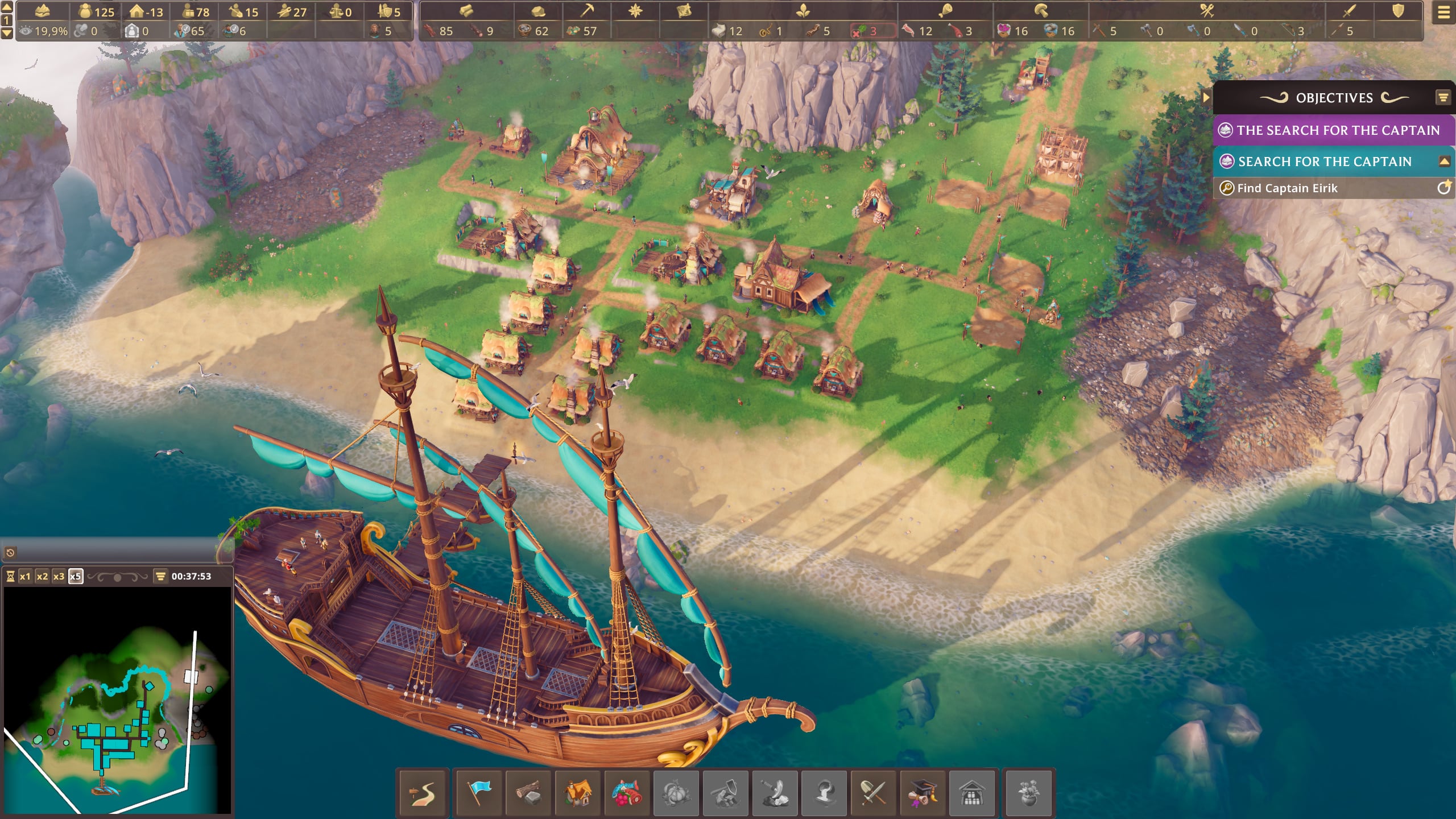This screenshot has width=1456, height=819.
Task: Open the filter button beside the game timer
Action: pos(160,576)
